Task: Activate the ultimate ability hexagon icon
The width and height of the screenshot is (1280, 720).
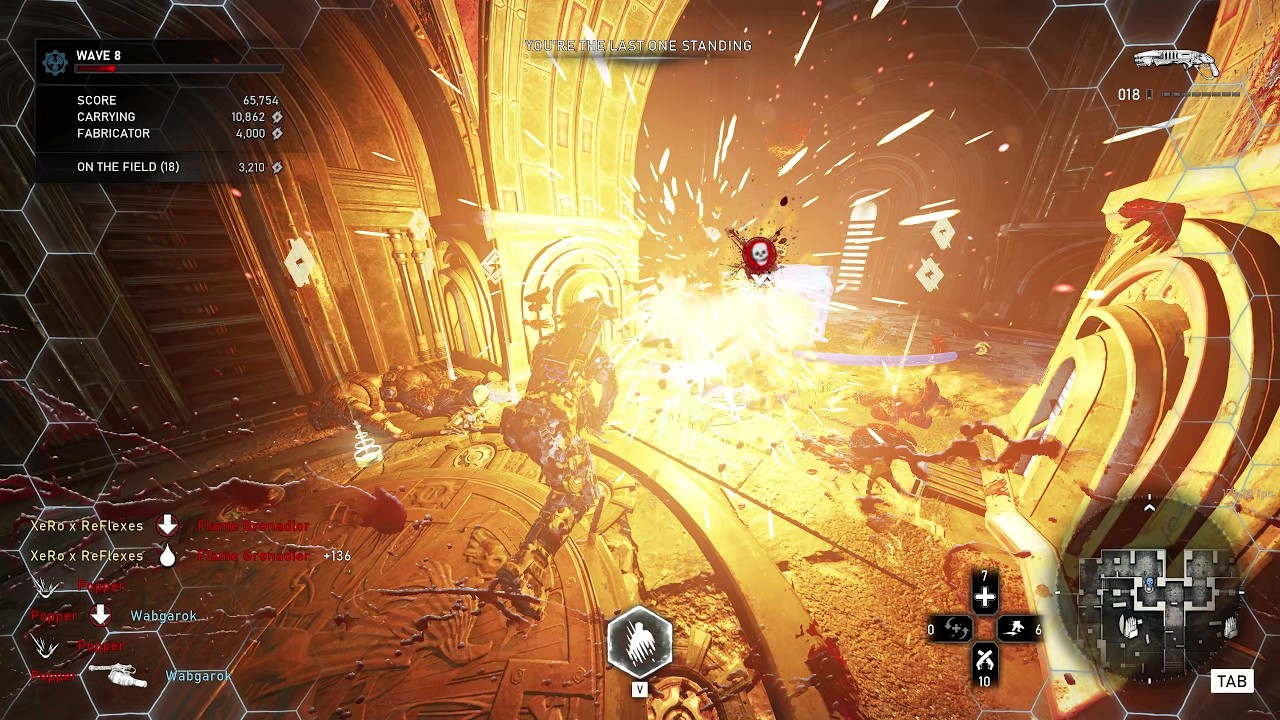Action: point(639,642)
